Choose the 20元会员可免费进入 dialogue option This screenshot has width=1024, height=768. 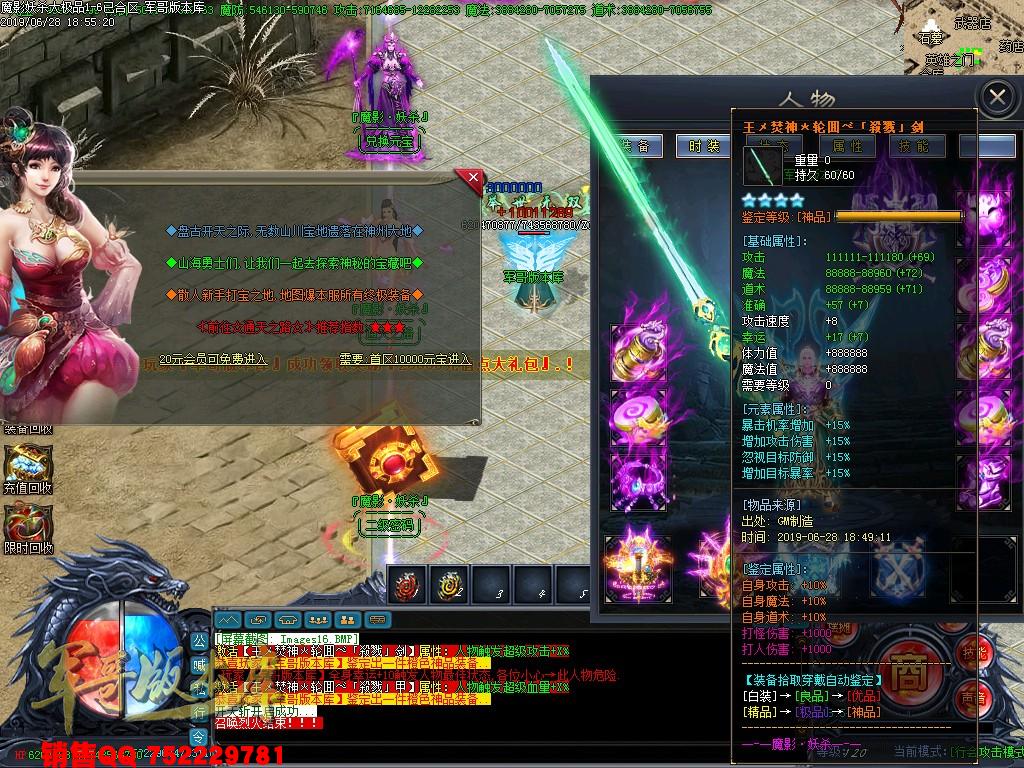point(215,358)
